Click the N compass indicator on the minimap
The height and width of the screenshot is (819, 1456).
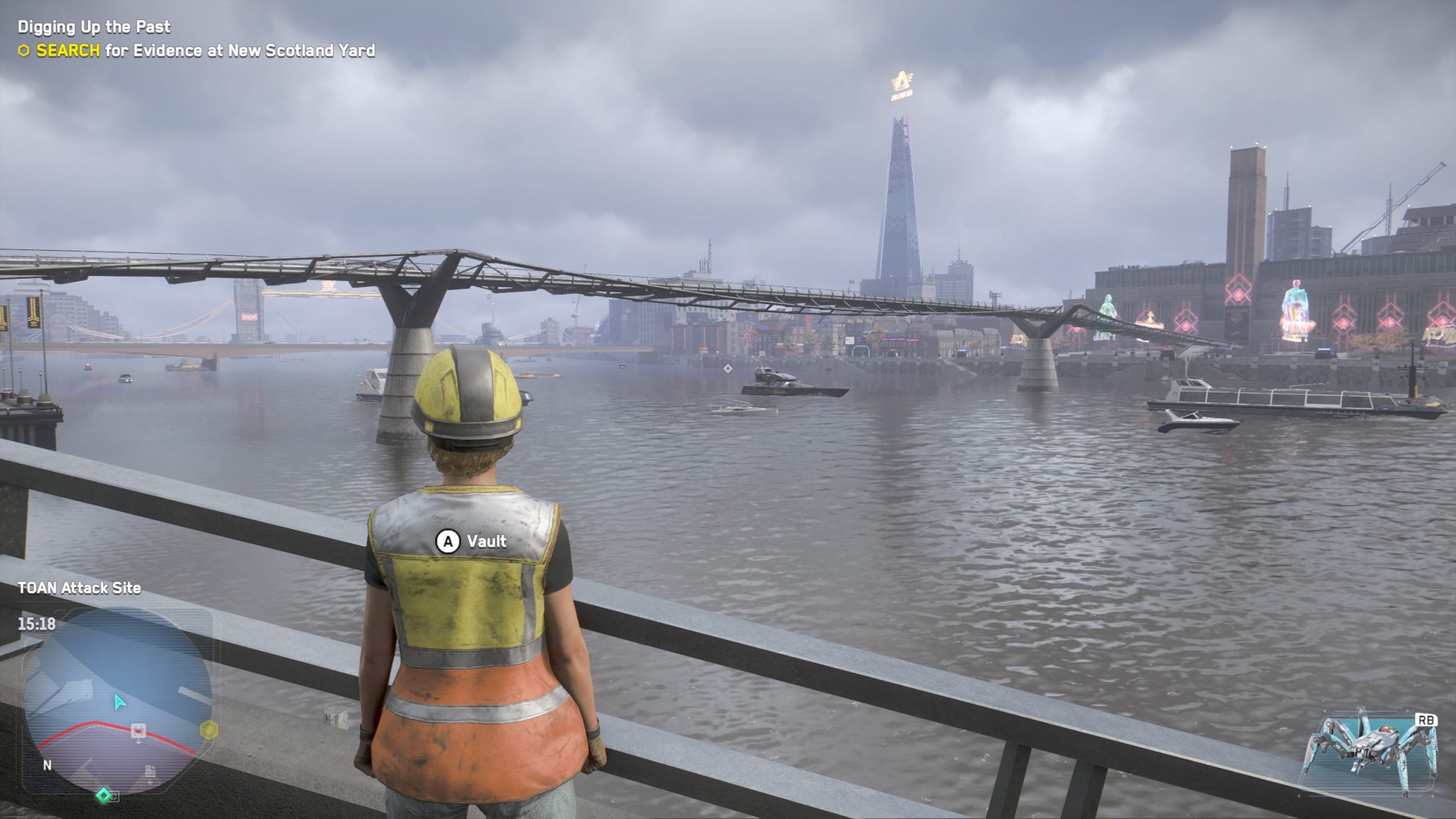[48, 766]
